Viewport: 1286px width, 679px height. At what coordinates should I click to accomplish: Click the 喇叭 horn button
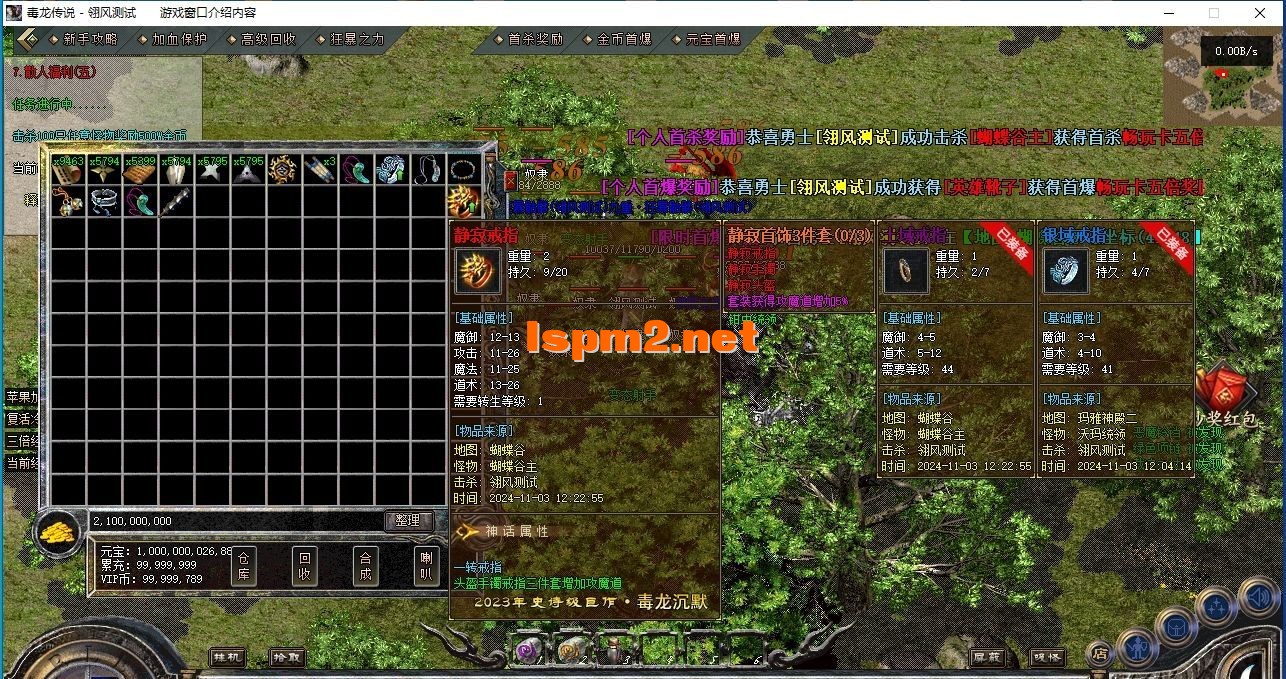(x=427, y=567)
